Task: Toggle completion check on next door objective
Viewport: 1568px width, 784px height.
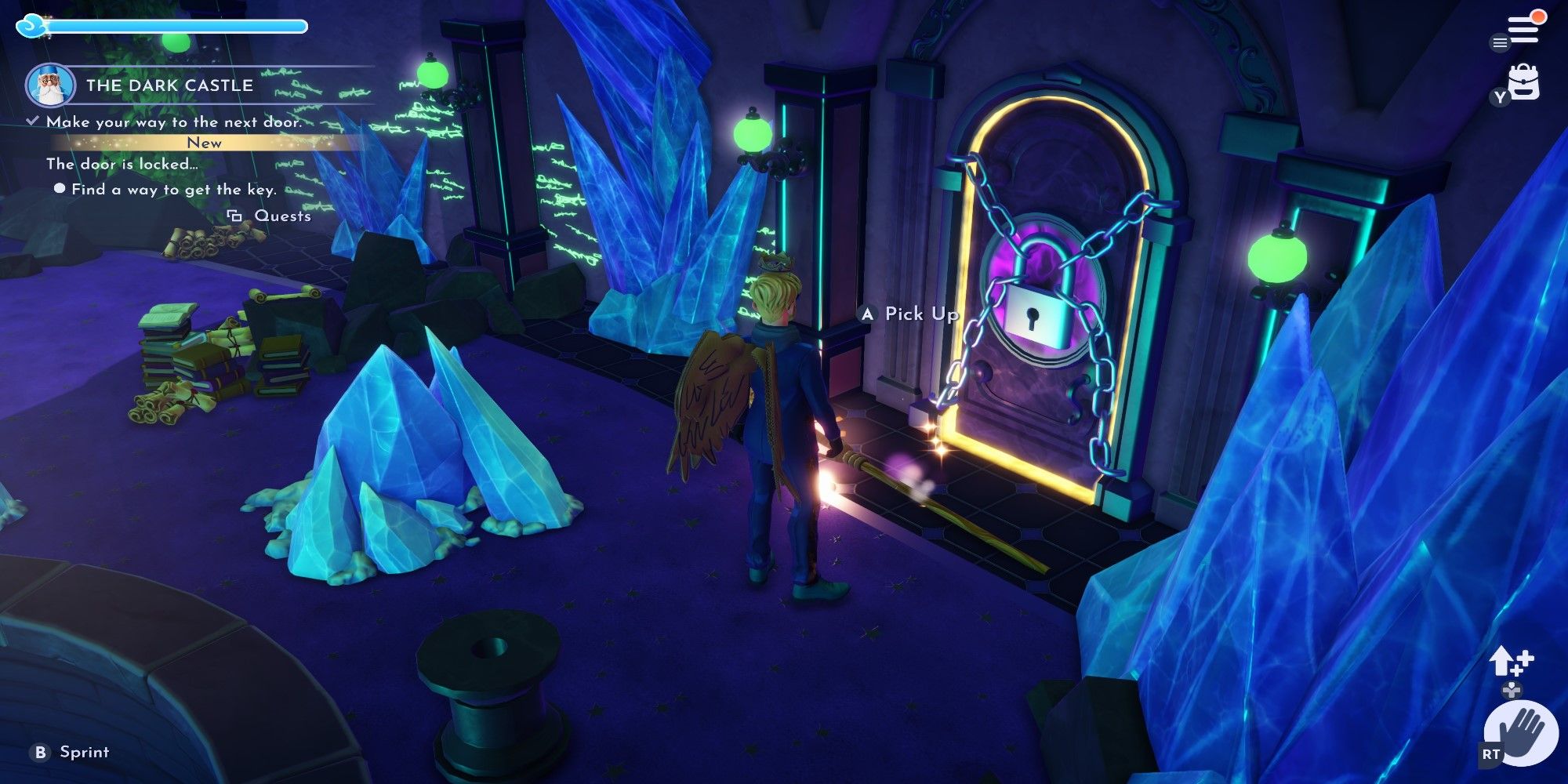Action: (x=33, y=120)
